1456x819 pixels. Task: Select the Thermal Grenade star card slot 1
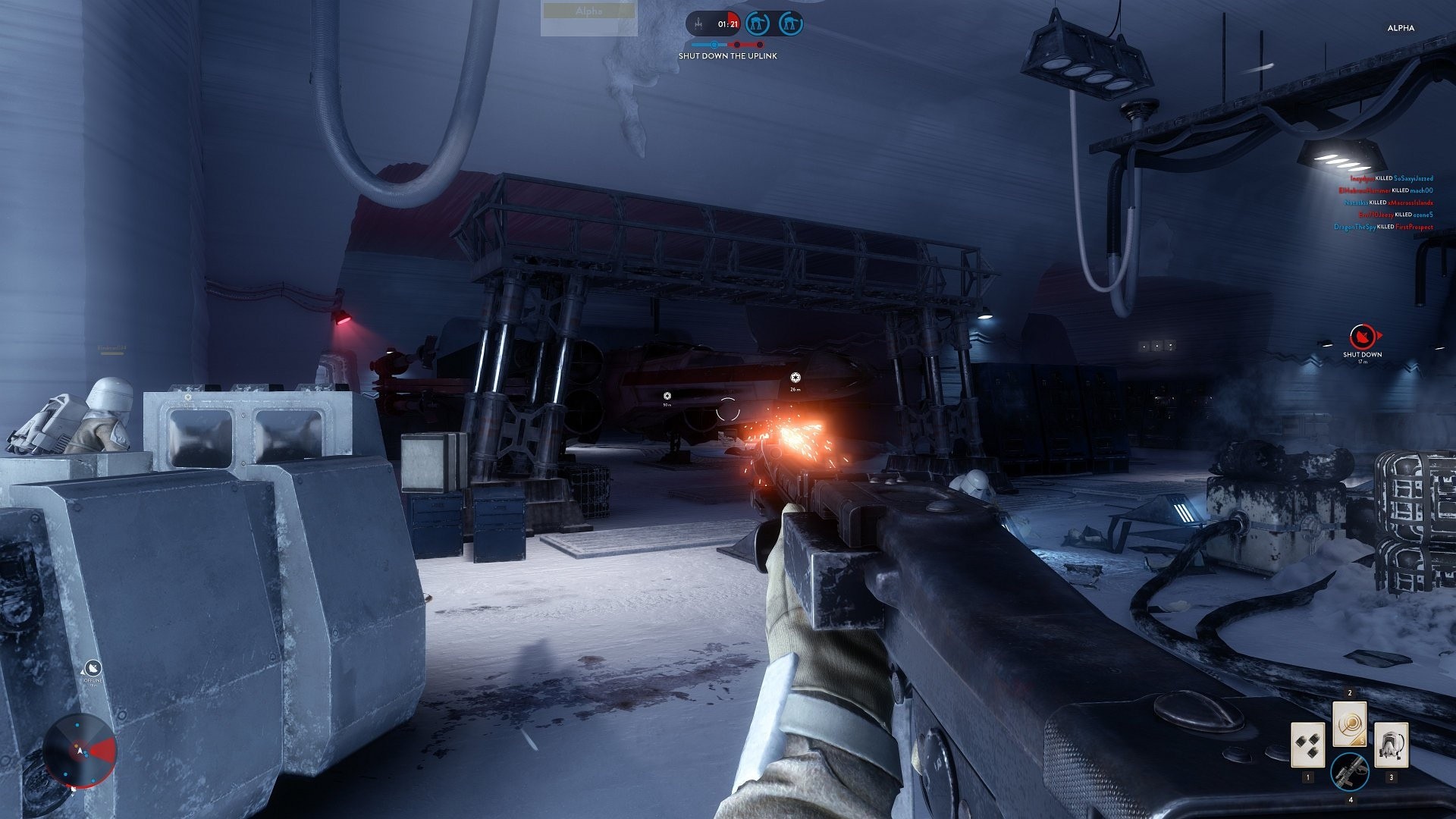point(1307,745)
